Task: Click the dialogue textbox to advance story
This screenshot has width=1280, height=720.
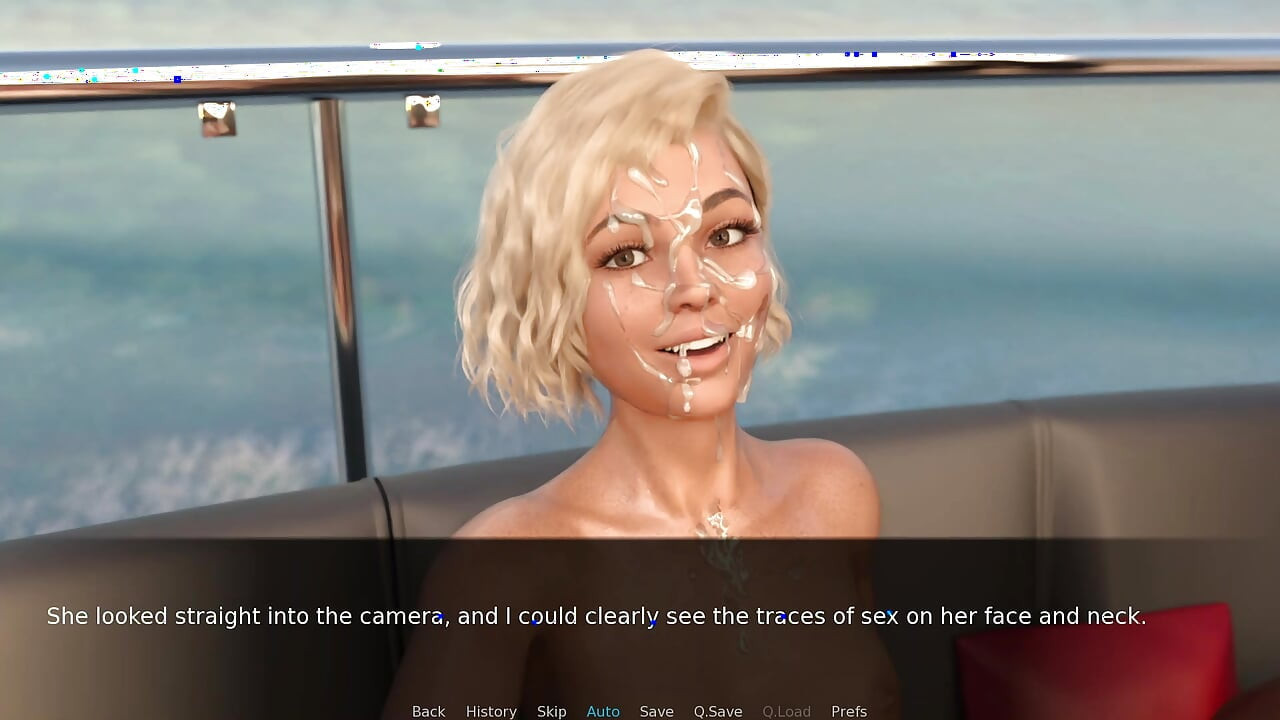Action: (x=640, y=616)
